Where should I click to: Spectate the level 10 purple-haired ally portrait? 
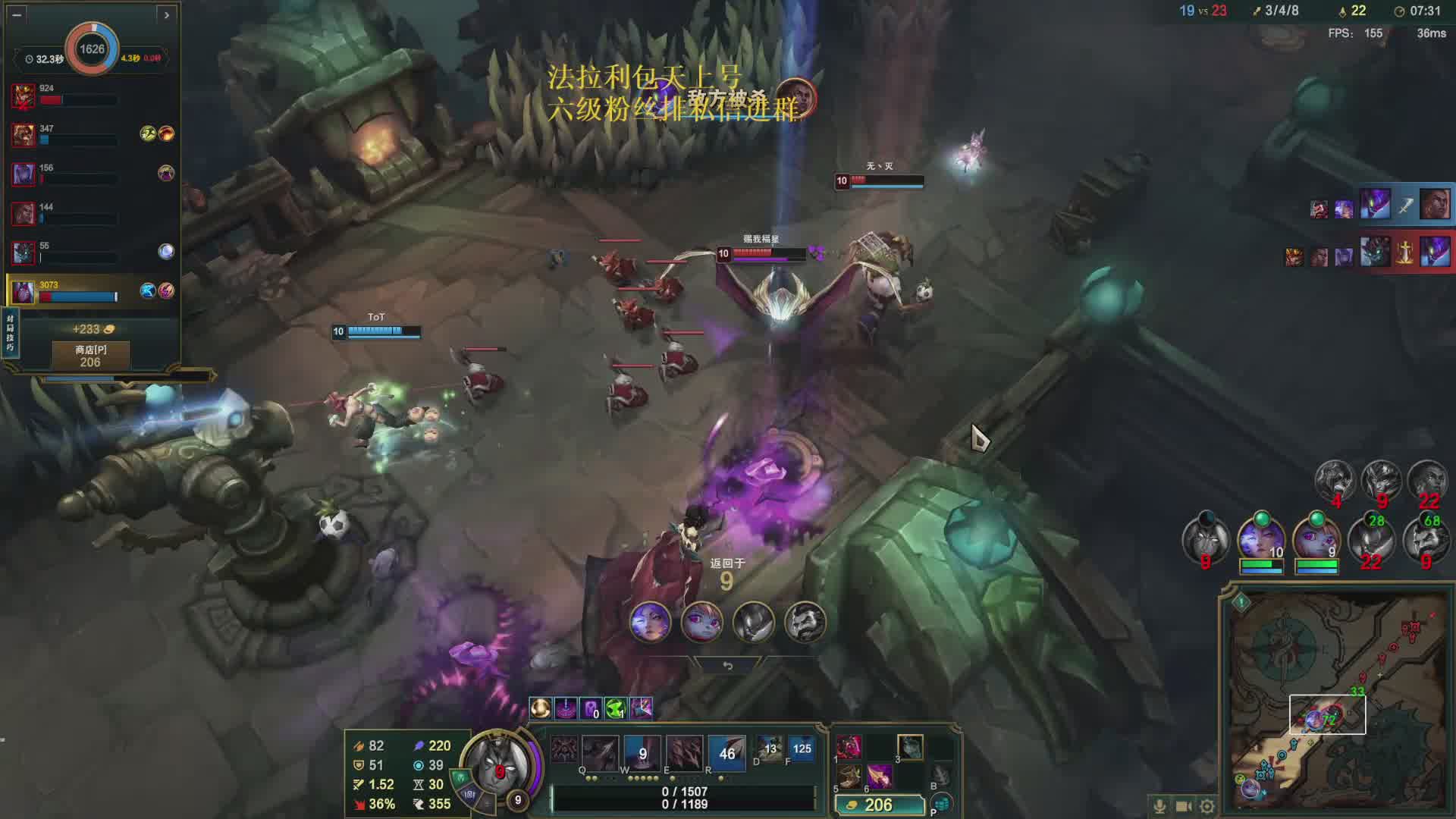1261,540
